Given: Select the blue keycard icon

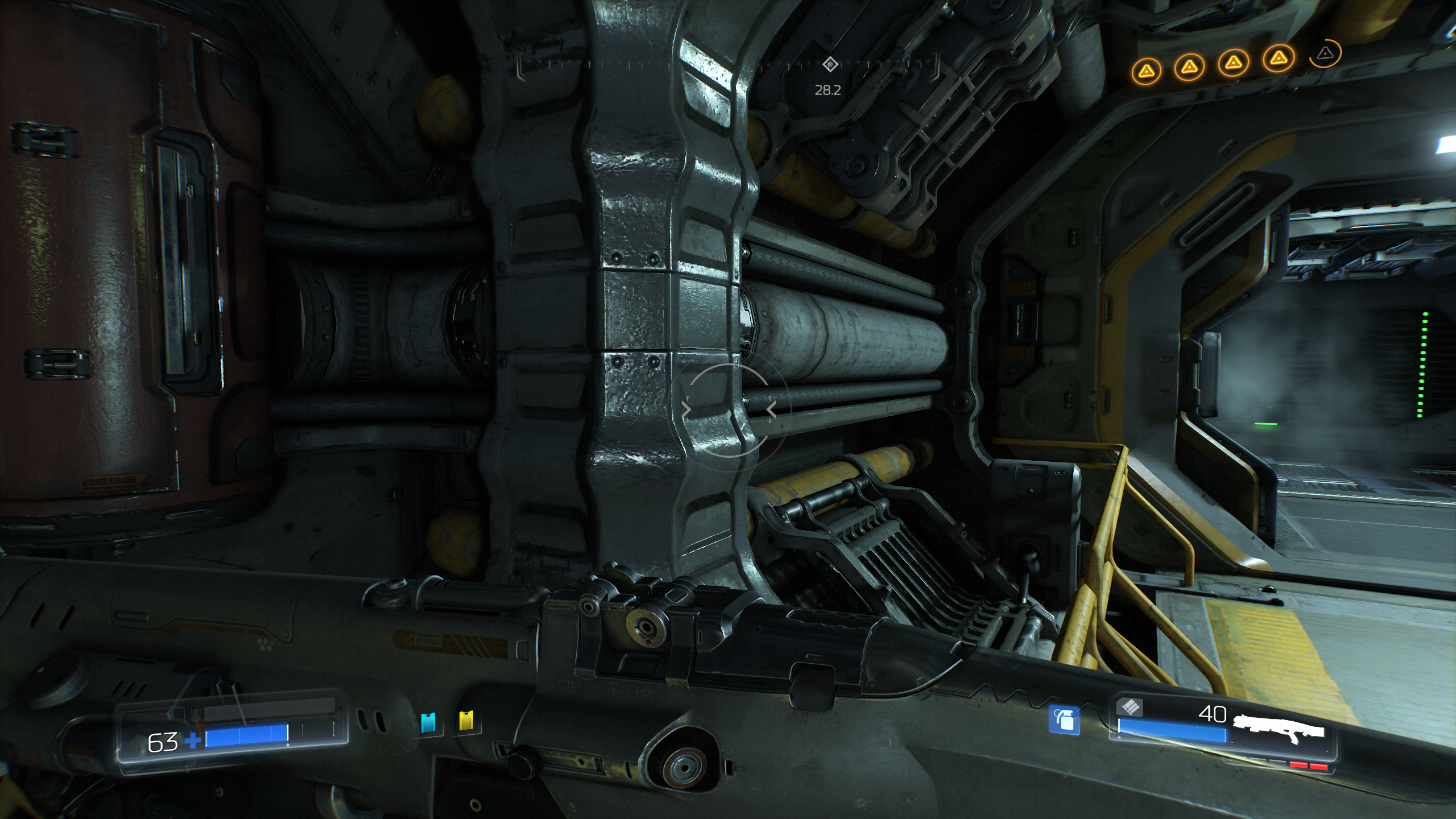Looking at the screenshot, I should click(x=428, y=722).
